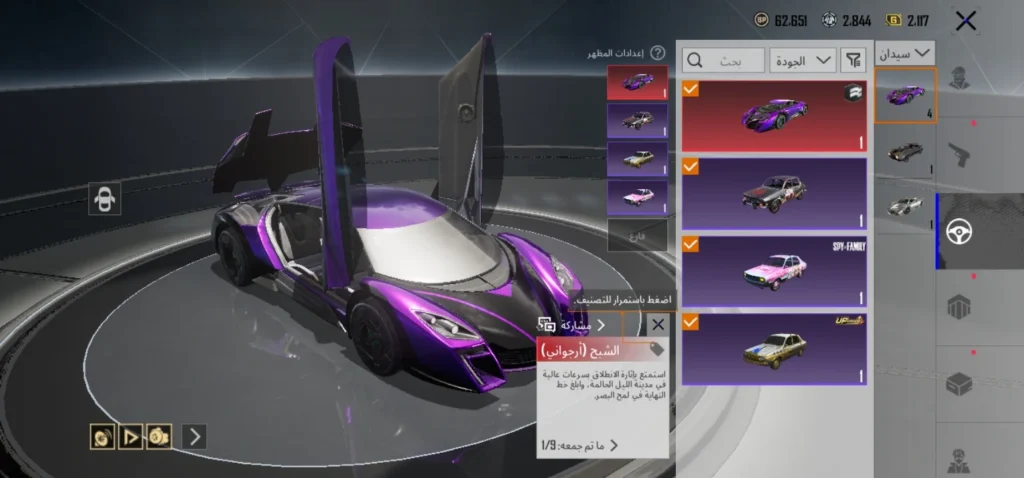Open the quality sort dropdown

803,60
